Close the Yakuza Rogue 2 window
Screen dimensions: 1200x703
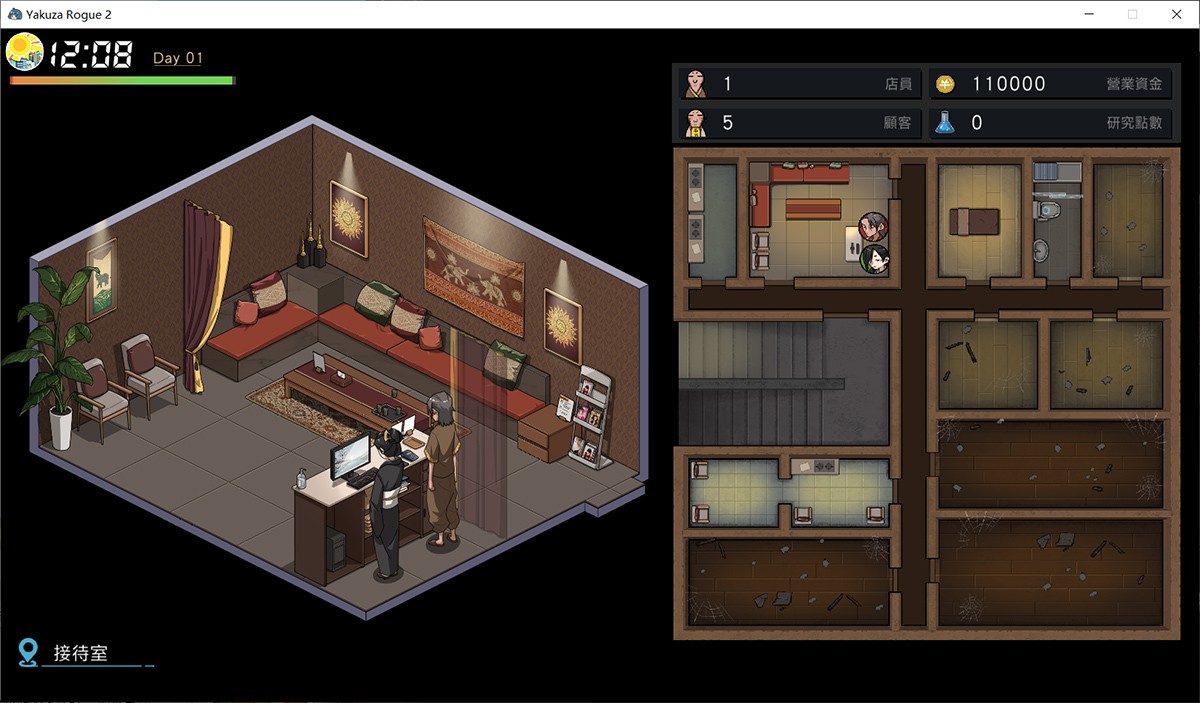pos(1177,14)
